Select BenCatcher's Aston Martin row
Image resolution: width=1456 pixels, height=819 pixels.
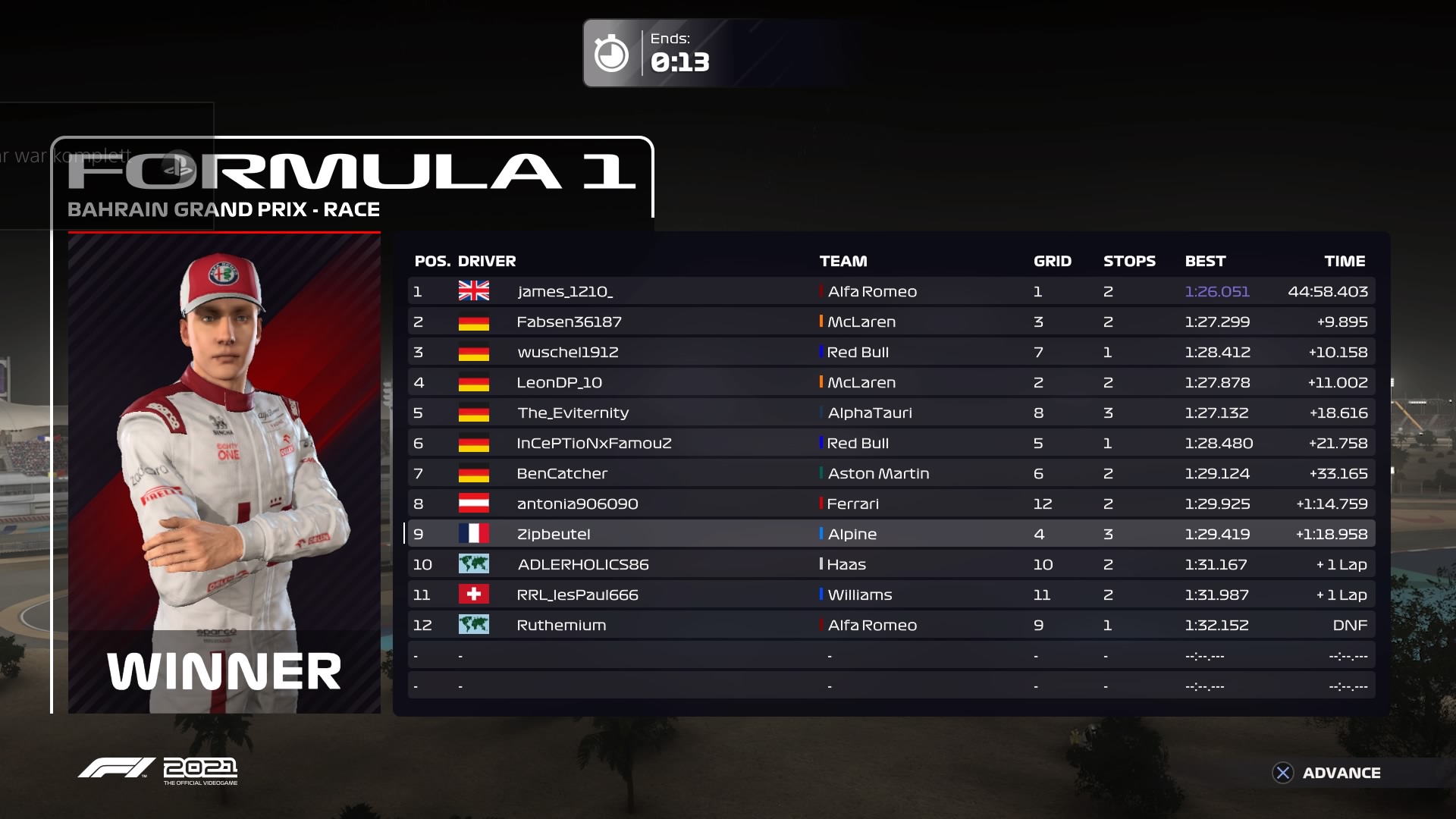point(890,473)
